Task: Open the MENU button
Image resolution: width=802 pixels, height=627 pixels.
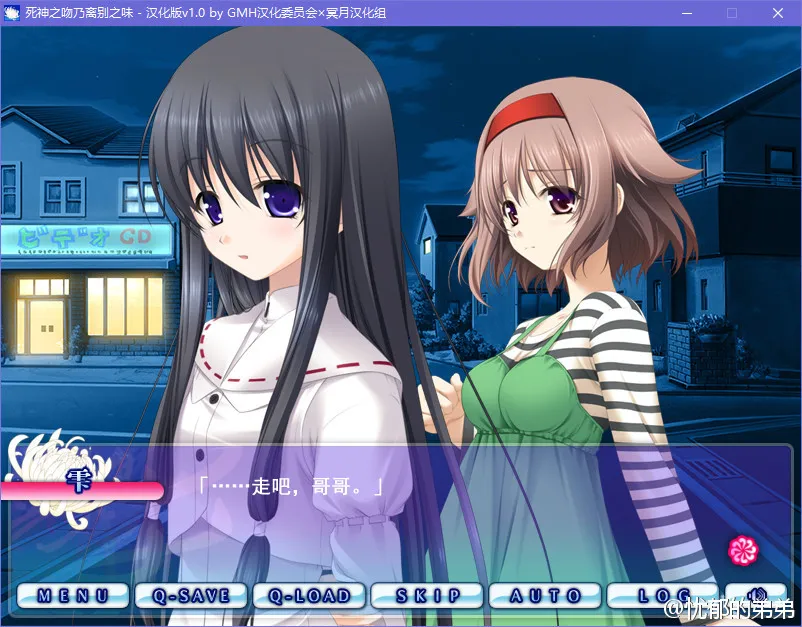Action: (x=74, y=595)
